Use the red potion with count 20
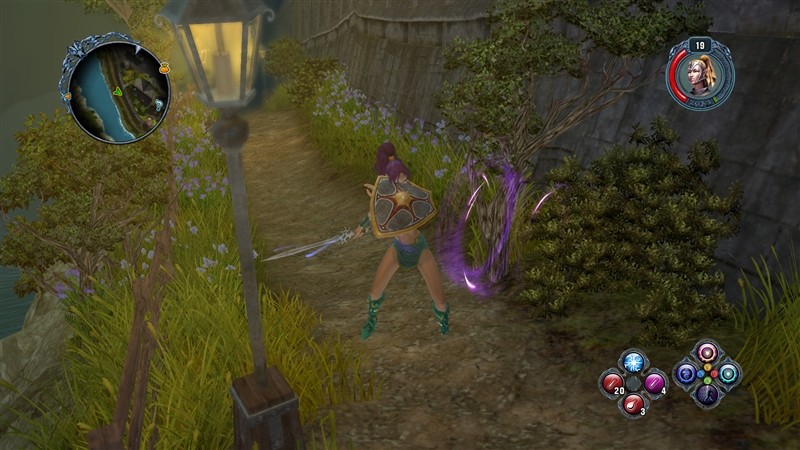 pos(612,383)
